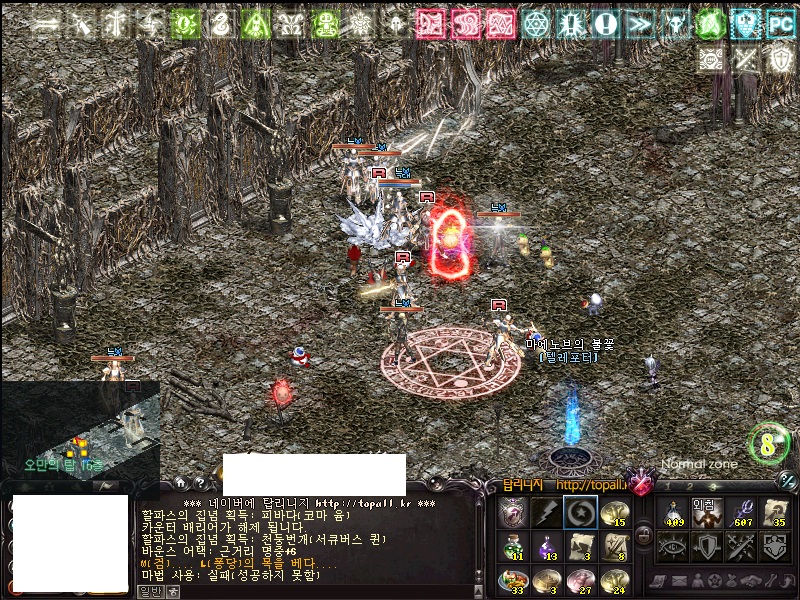
Task: Click the hexagram star buff icon
Action: pyautogui.click(x=536, y=22)
